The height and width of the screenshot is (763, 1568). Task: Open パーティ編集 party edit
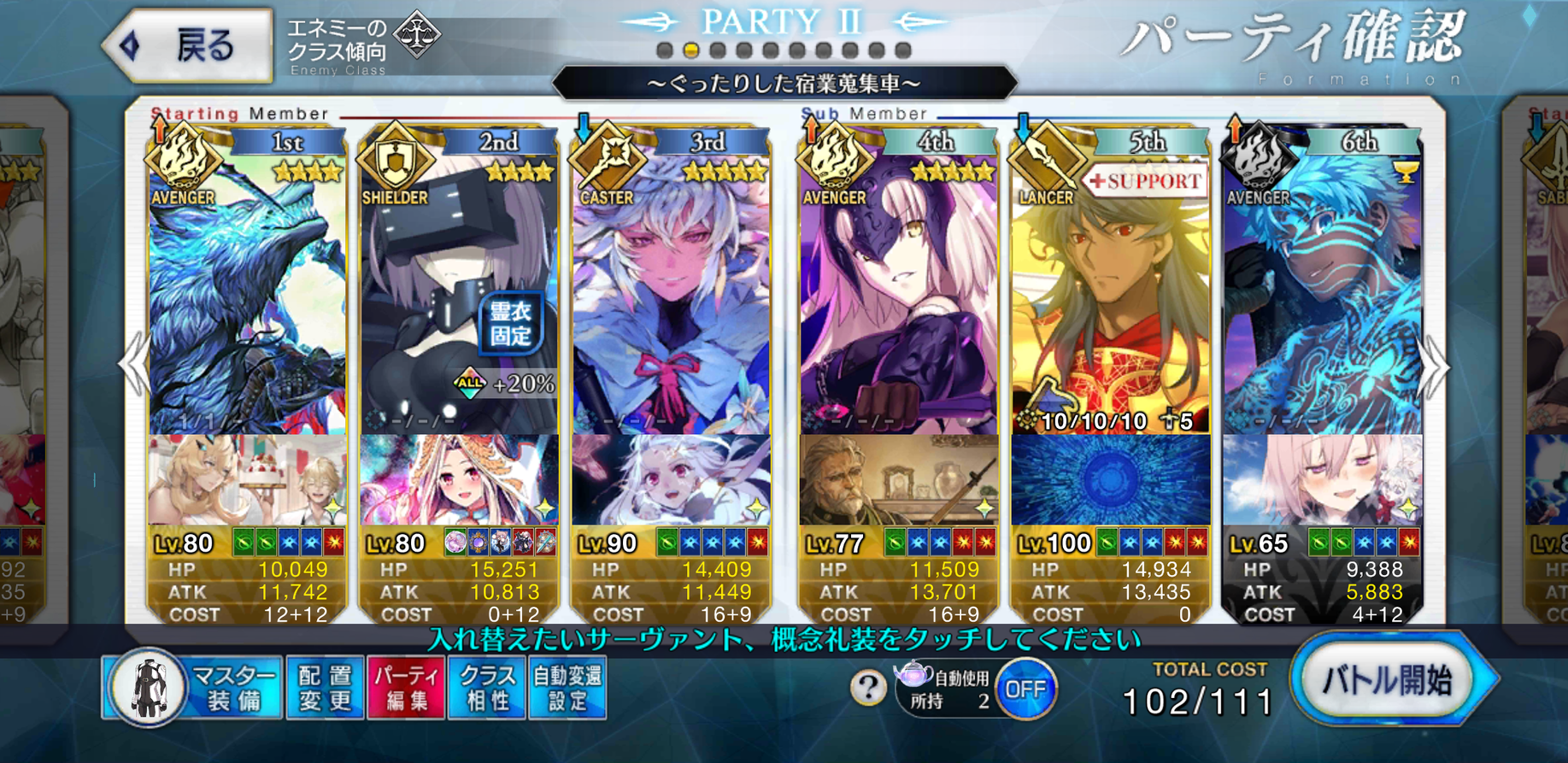point(406,688)
